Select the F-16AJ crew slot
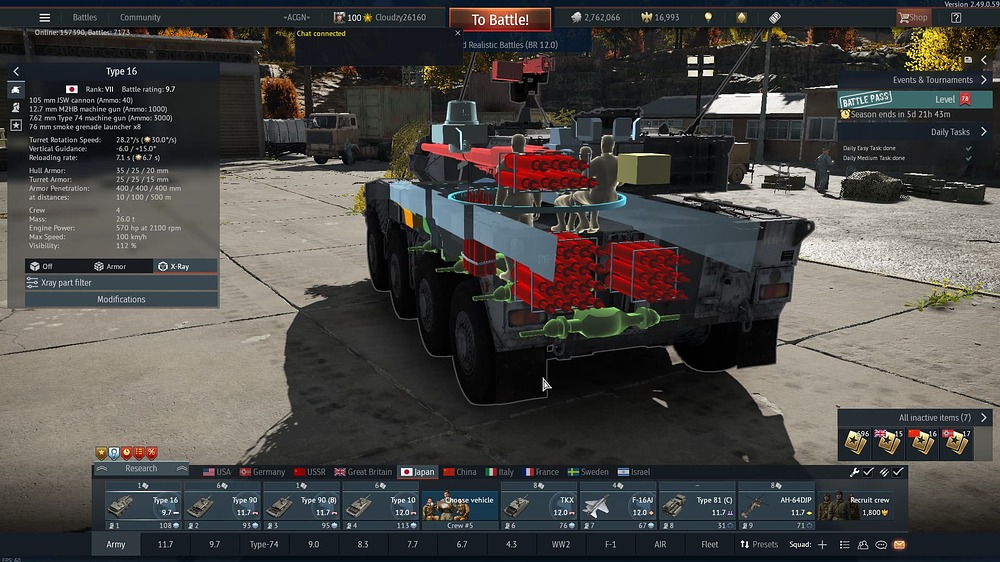This screenshot has width=1000, height=562. click(x=617, y=507)
